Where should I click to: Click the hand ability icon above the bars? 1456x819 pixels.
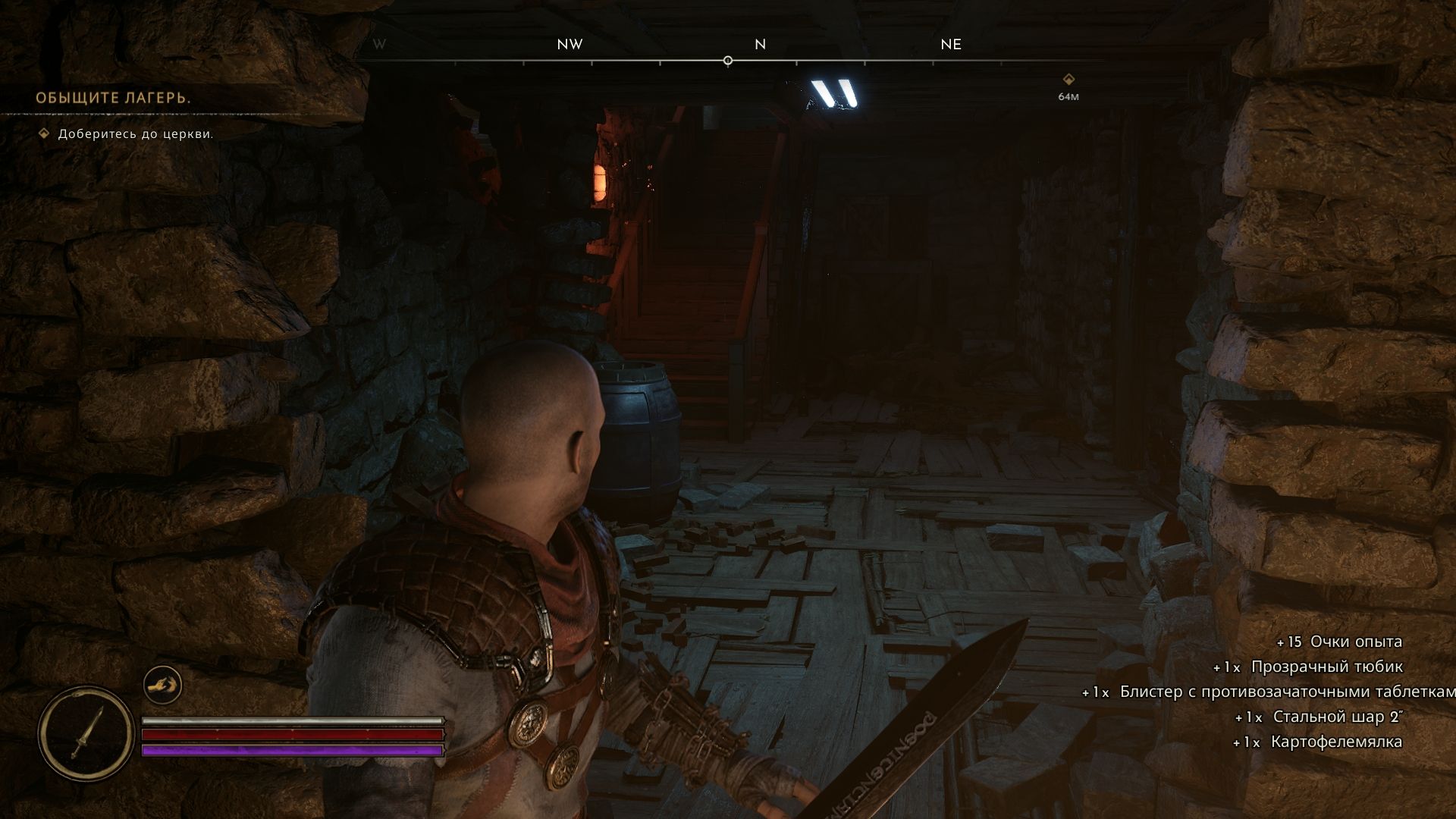(x=162, y=685)
